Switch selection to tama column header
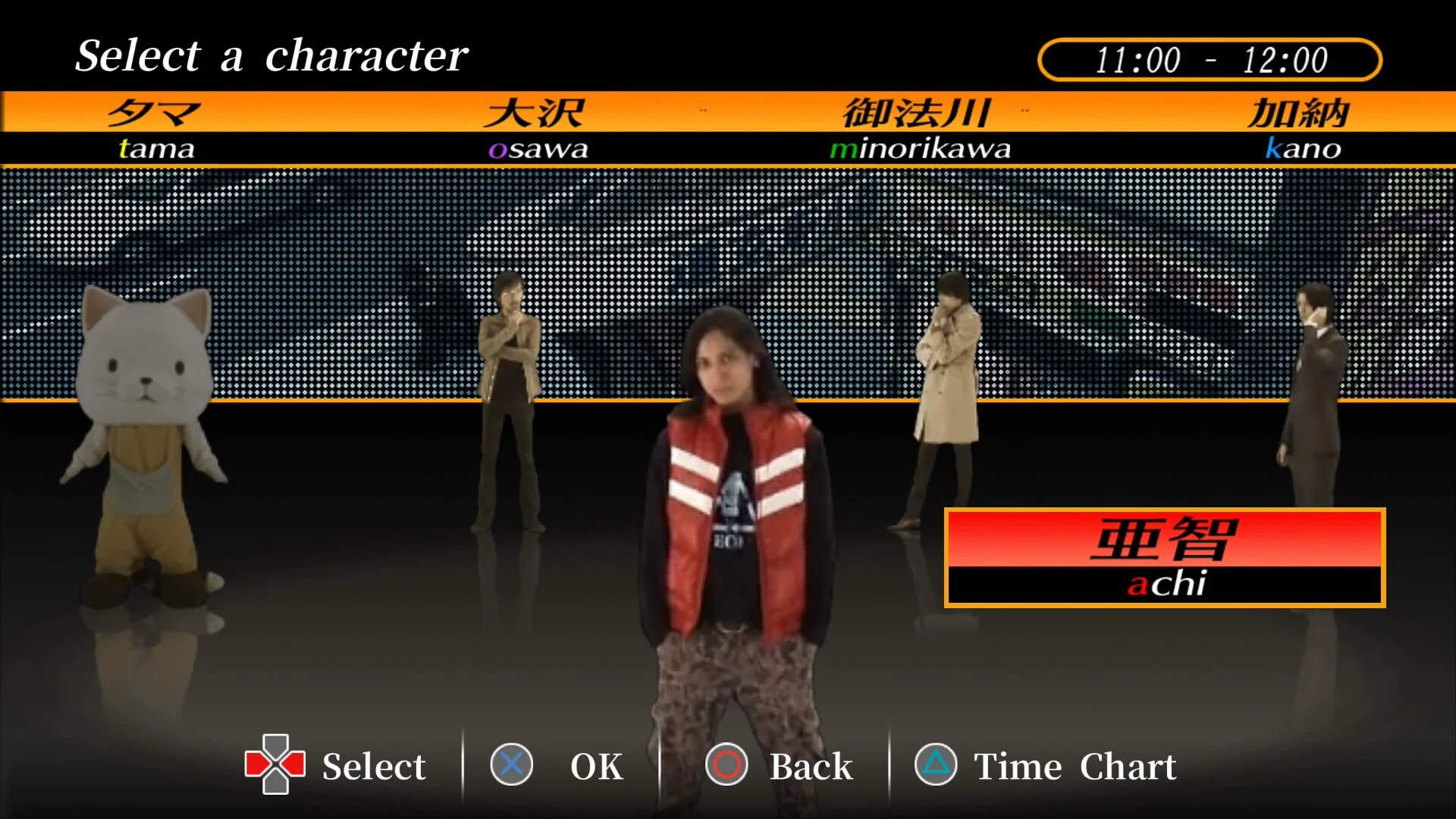 pos(155,129)
